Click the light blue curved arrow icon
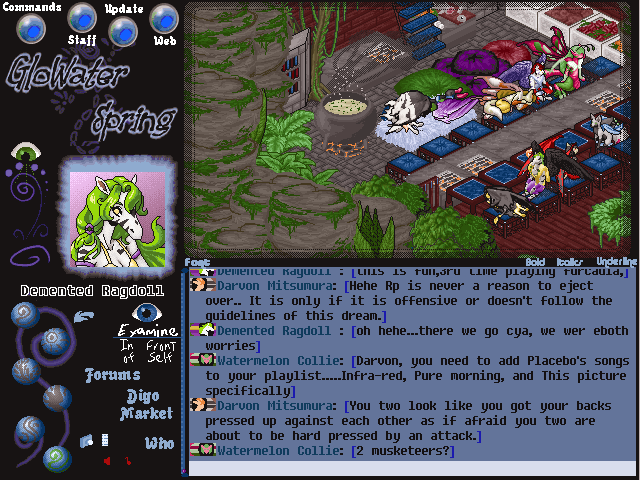The height and width of the screenshot is (480, 640). point(85,317)
